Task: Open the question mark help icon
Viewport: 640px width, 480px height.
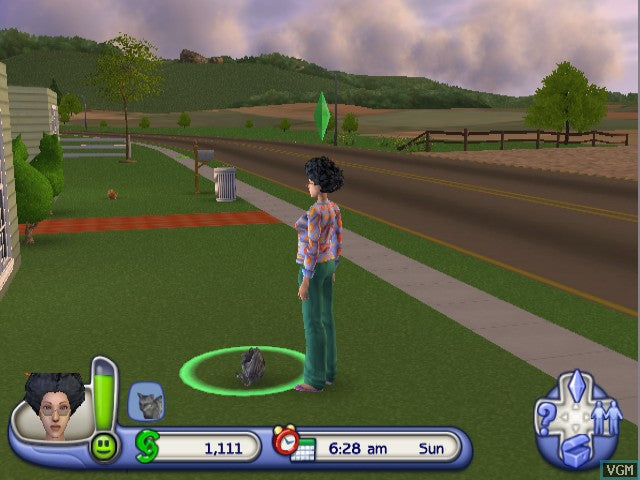Action: pos(546,417)
